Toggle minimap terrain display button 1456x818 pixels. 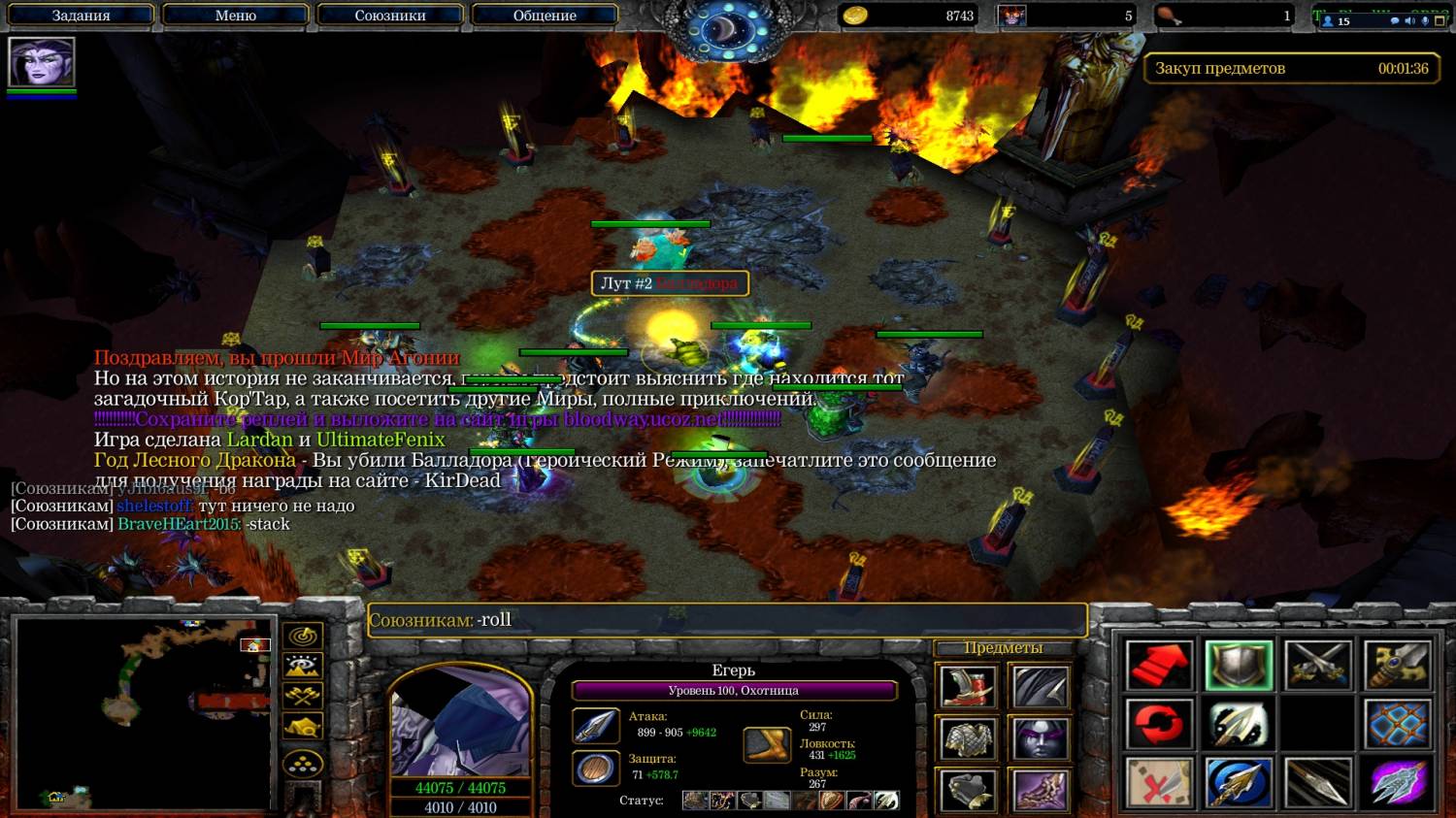[303, 667]
